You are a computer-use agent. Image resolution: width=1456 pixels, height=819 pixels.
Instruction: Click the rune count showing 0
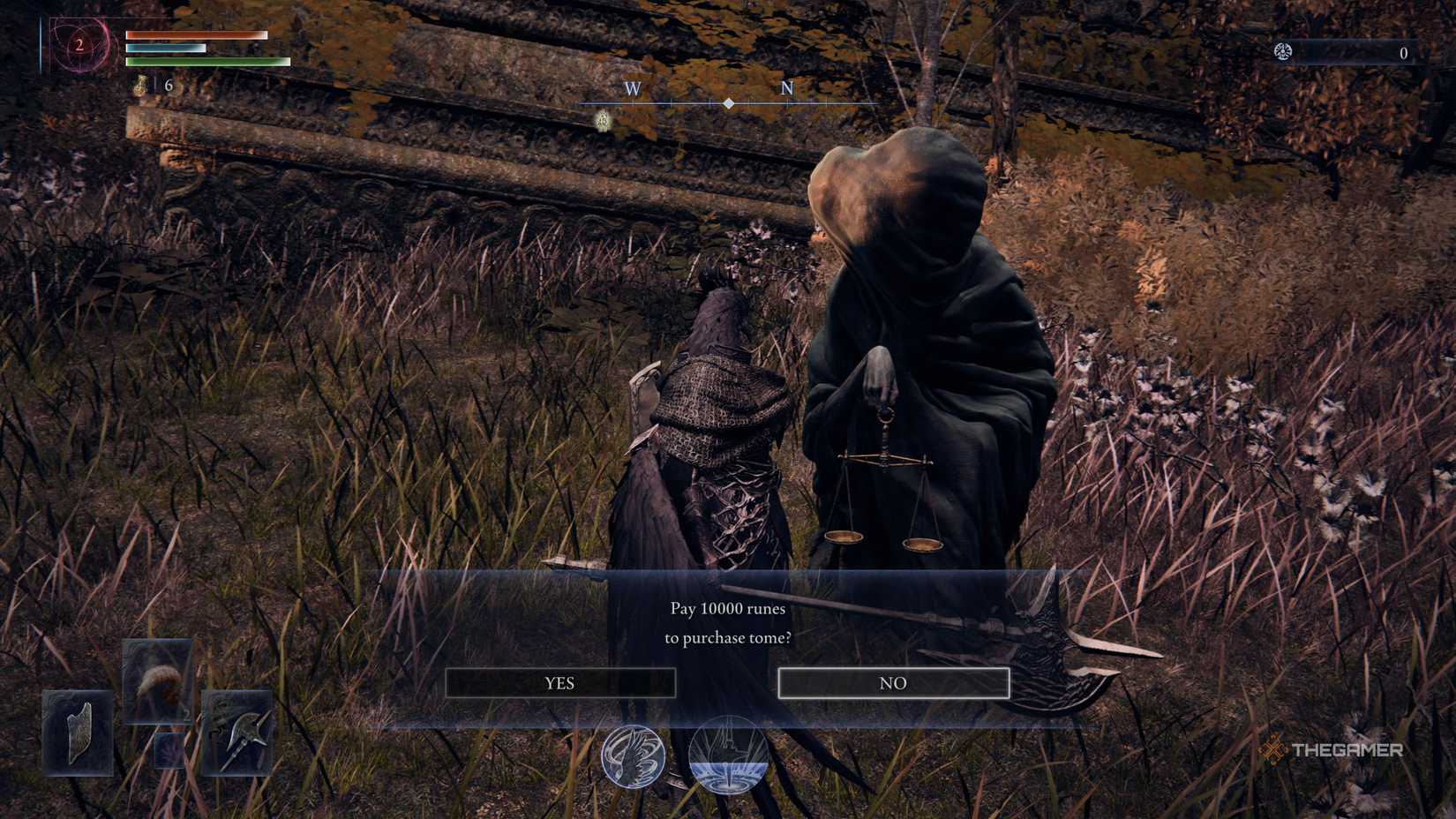pos(1404,53)
